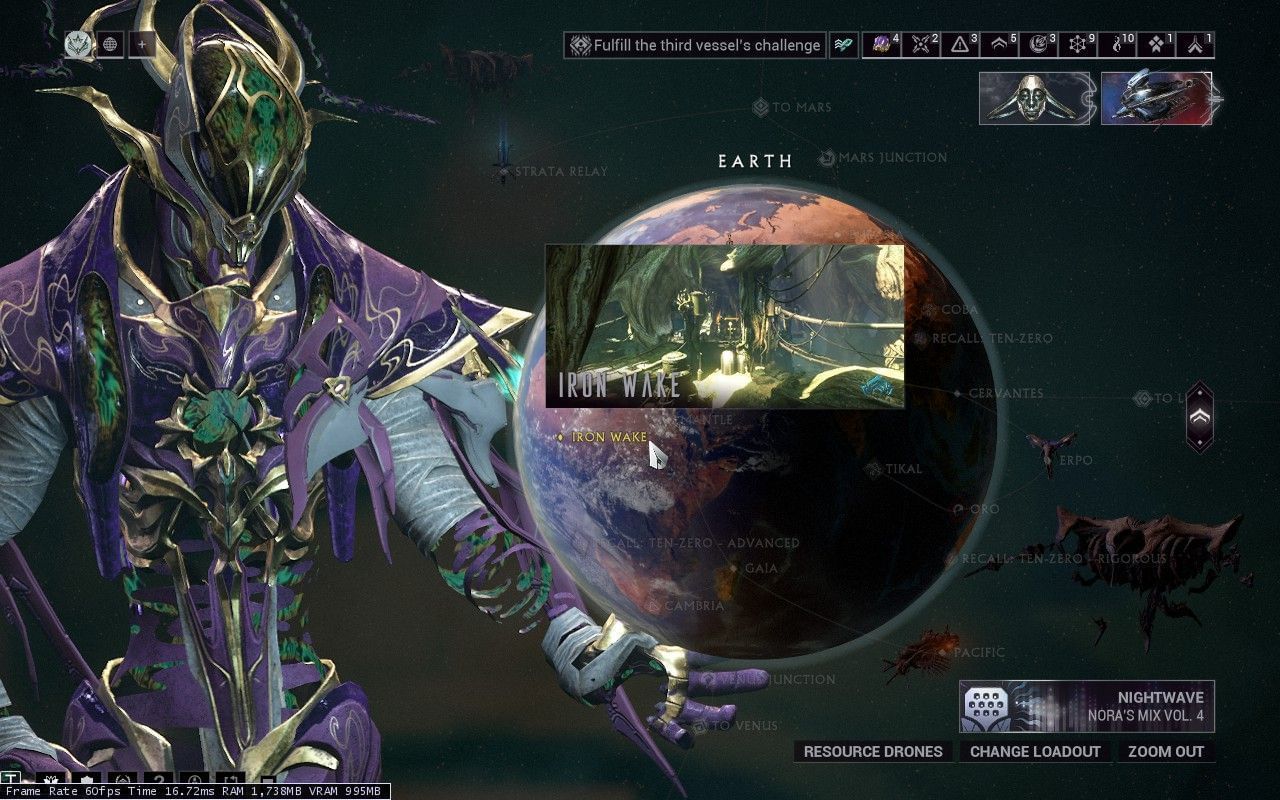Open the Kuva Siphon mission filter icon
The width and height of the screenshot is (1280, 800).
tap(1117, 45)
